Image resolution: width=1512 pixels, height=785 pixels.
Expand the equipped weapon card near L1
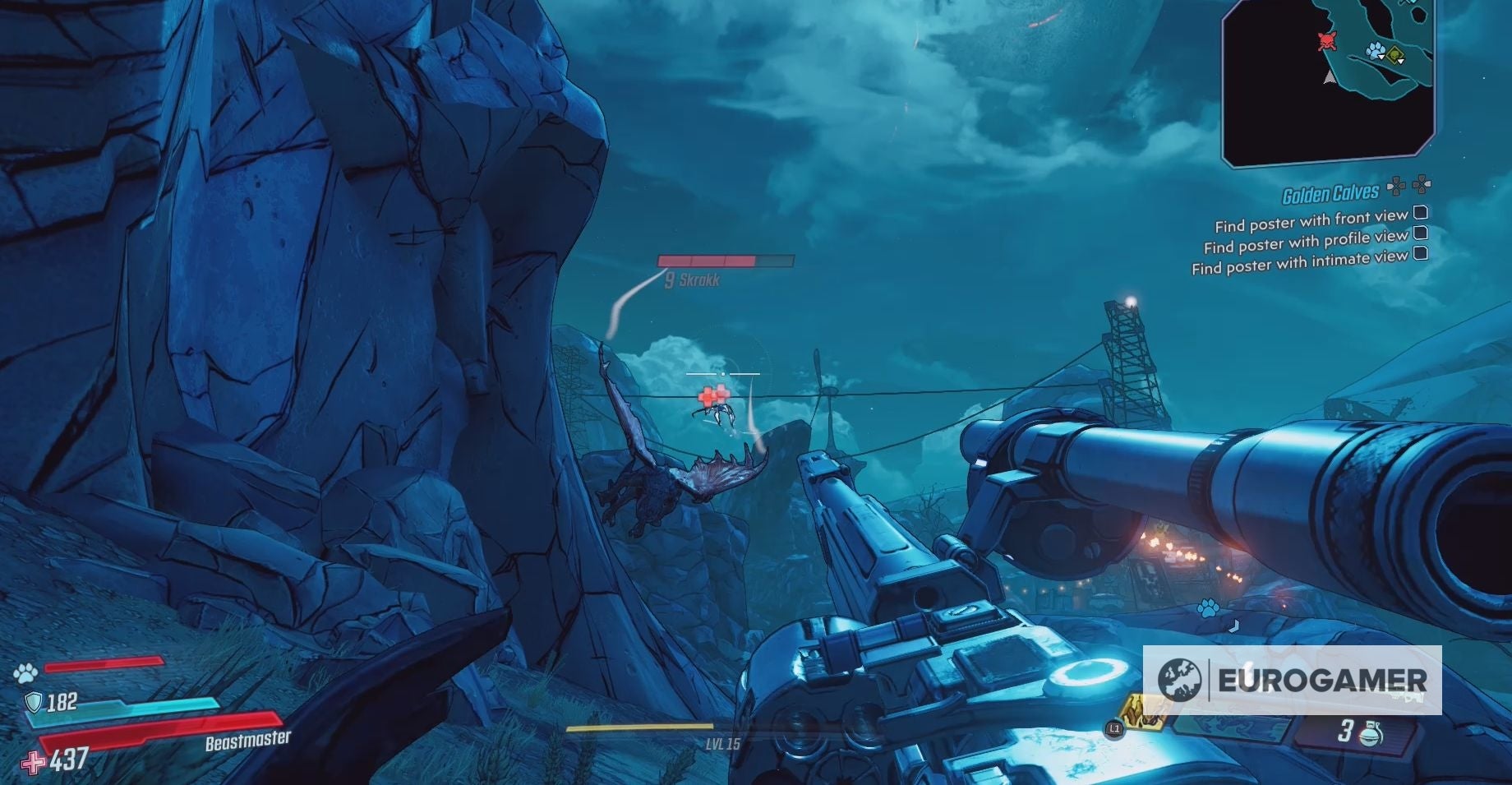click(x=1233, y=727)
